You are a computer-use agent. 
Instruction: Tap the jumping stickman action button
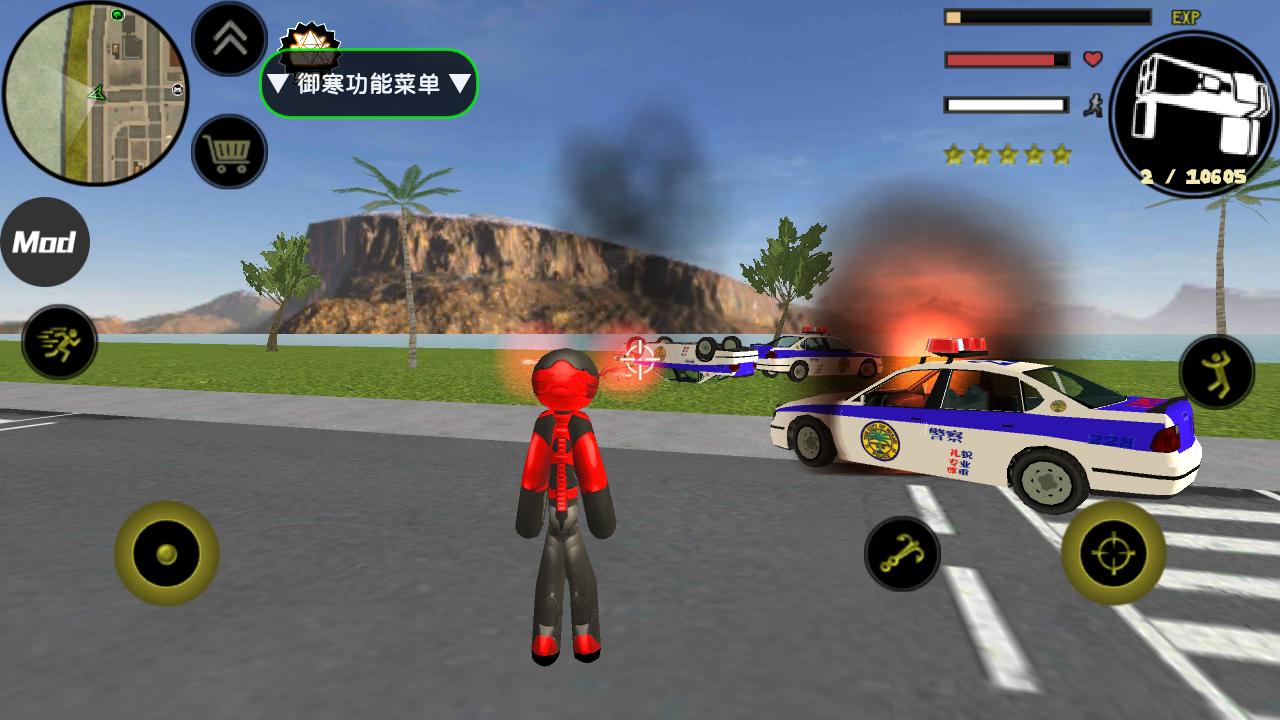(x=1216, y=371)
